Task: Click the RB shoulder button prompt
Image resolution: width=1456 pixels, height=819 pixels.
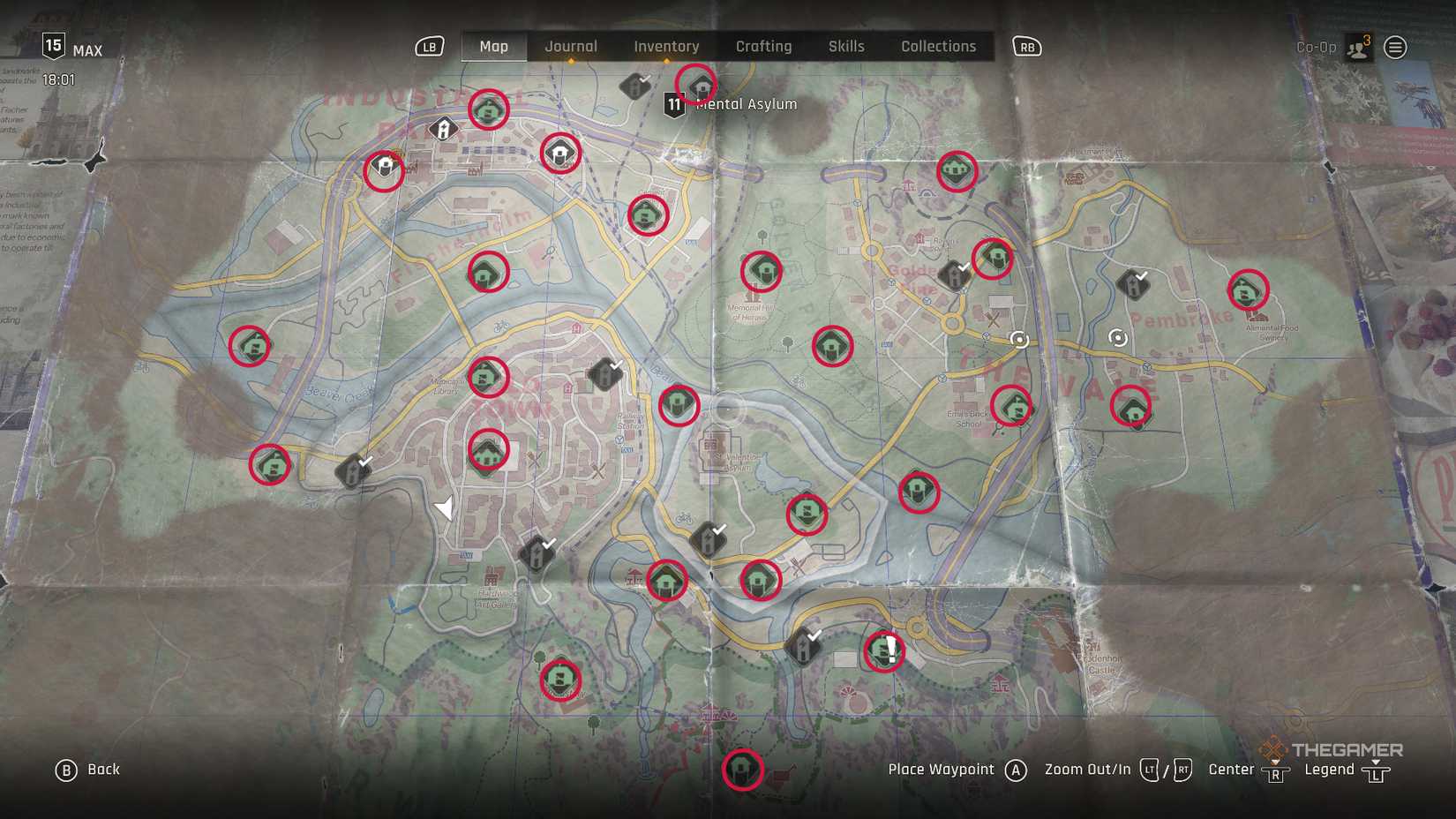Action: pyautogui.click(x=1026, y=46)
